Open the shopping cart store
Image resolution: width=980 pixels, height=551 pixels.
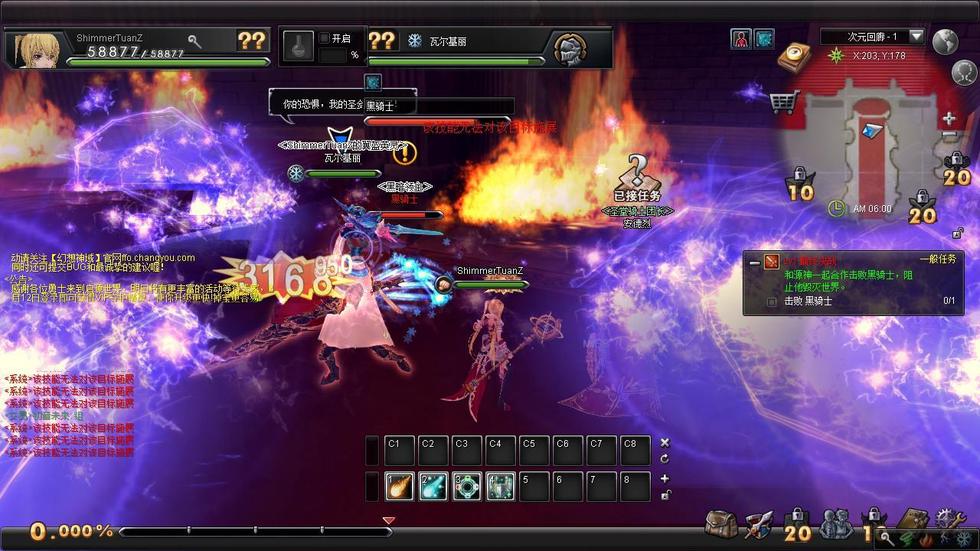tap(784, 101)
